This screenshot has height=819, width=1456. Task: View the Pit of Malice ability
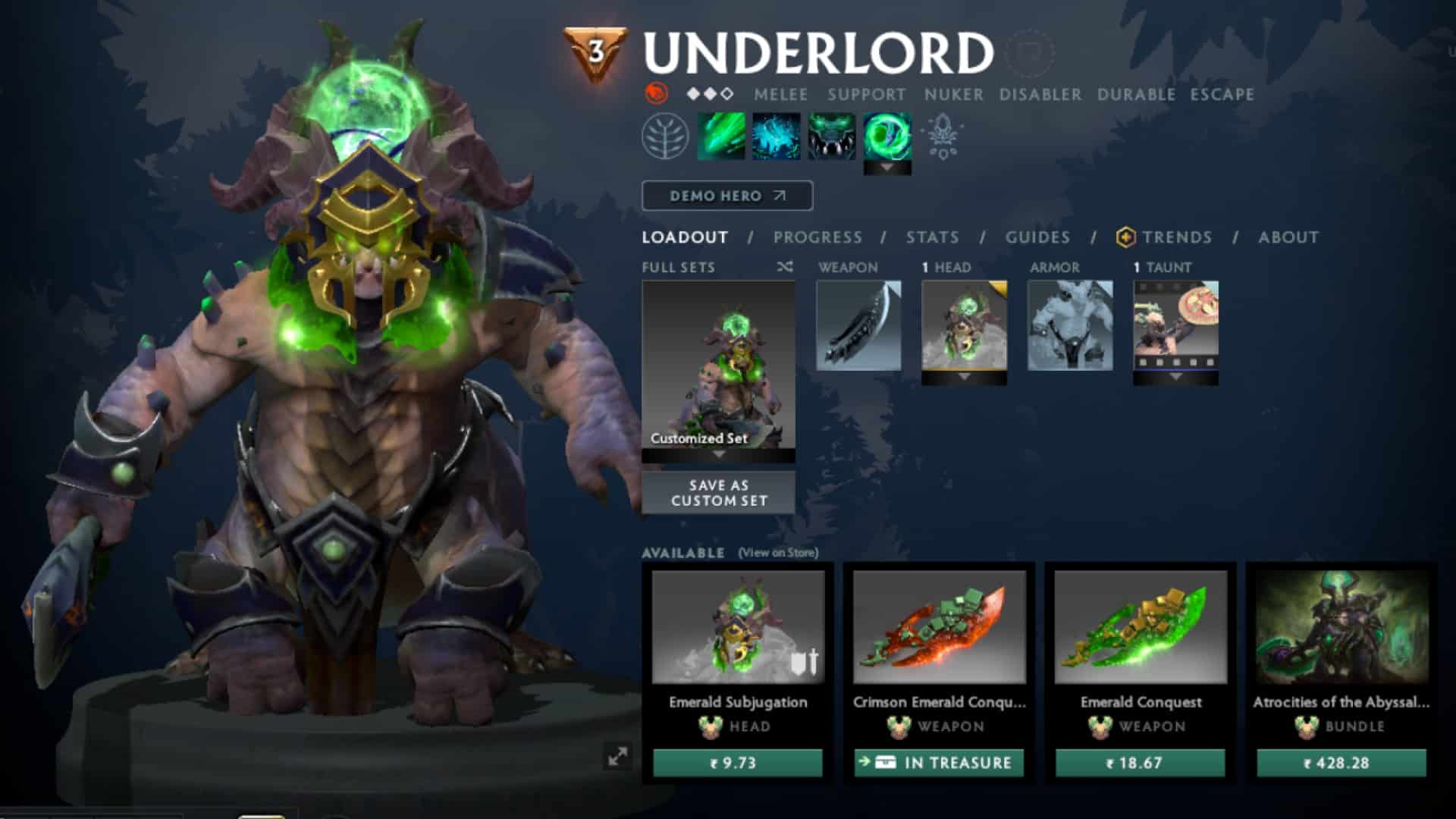coord(775,137)
